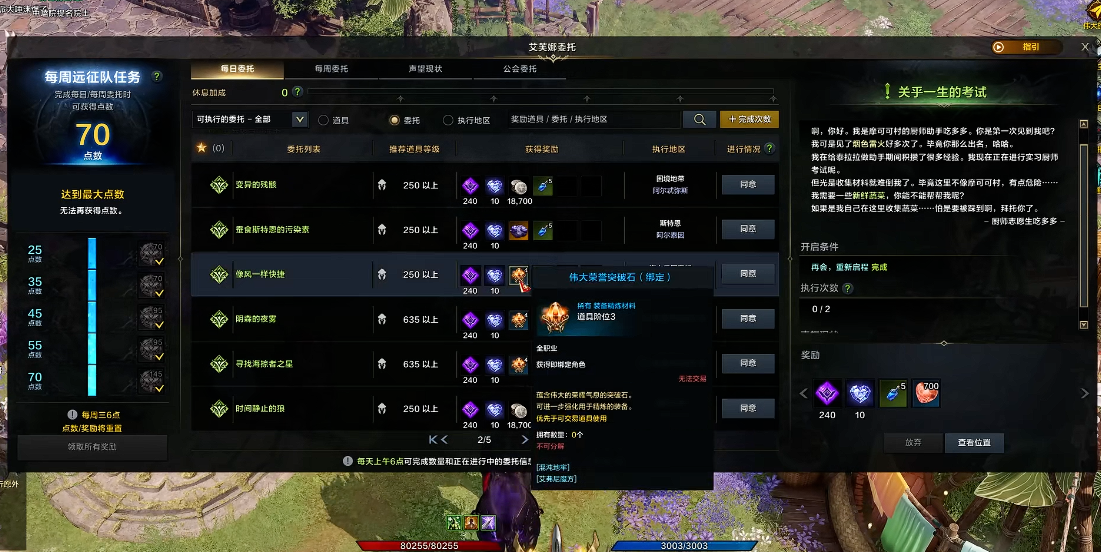Accept the 变异的残骸 commission
Screen dimensions: 1101x552
tap(748, 184)
